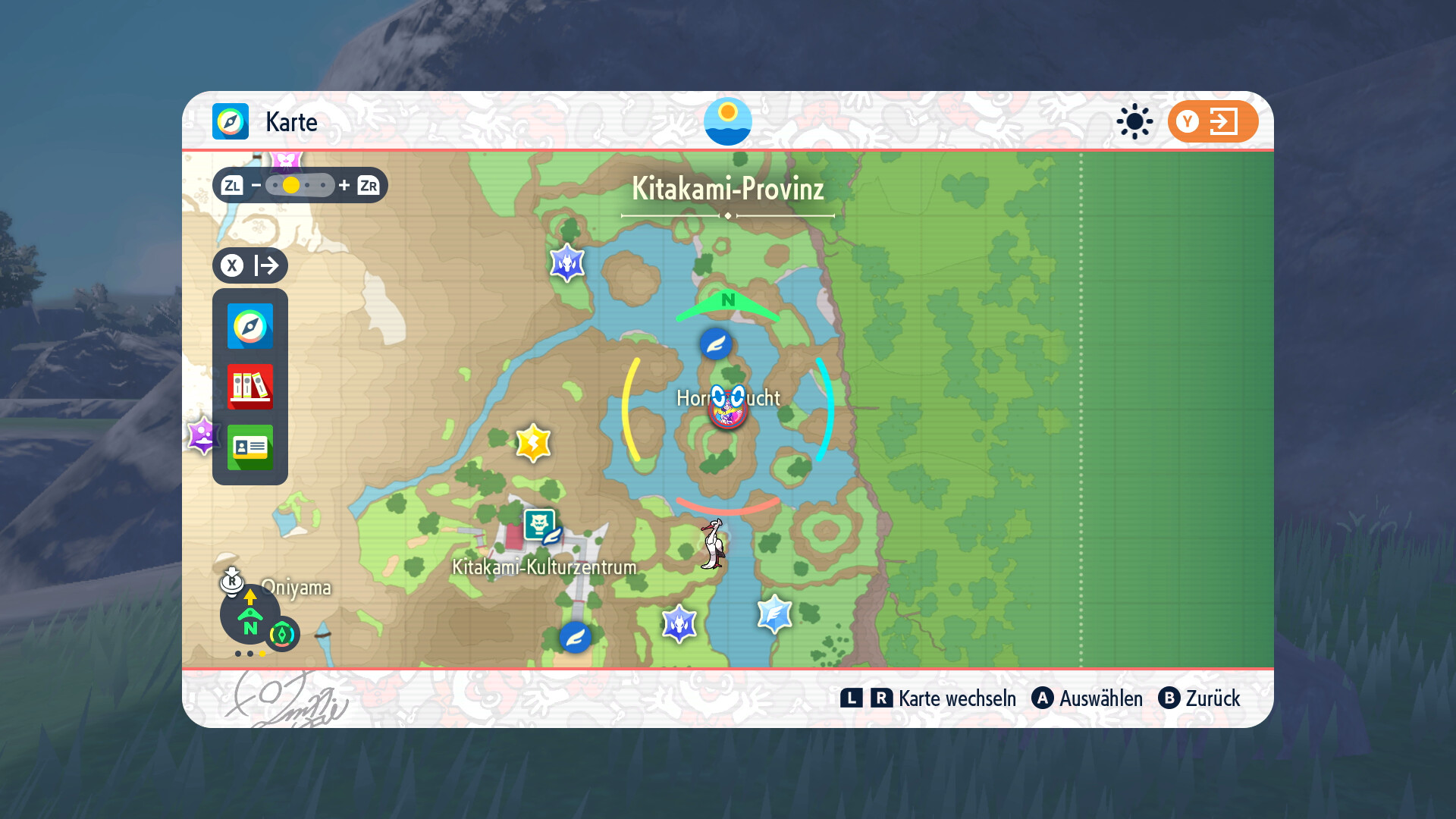Exit the map with orange button

tap(1212, 121)
